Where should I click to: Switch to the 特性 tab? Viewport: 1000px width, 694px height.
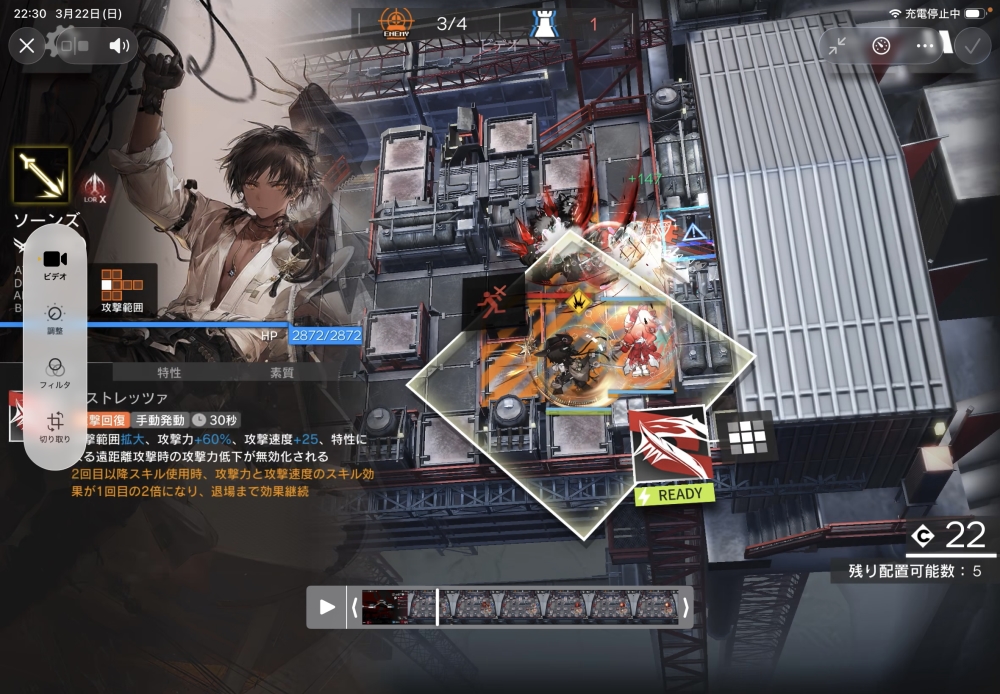pyautogui.click(x=169, y=372)
